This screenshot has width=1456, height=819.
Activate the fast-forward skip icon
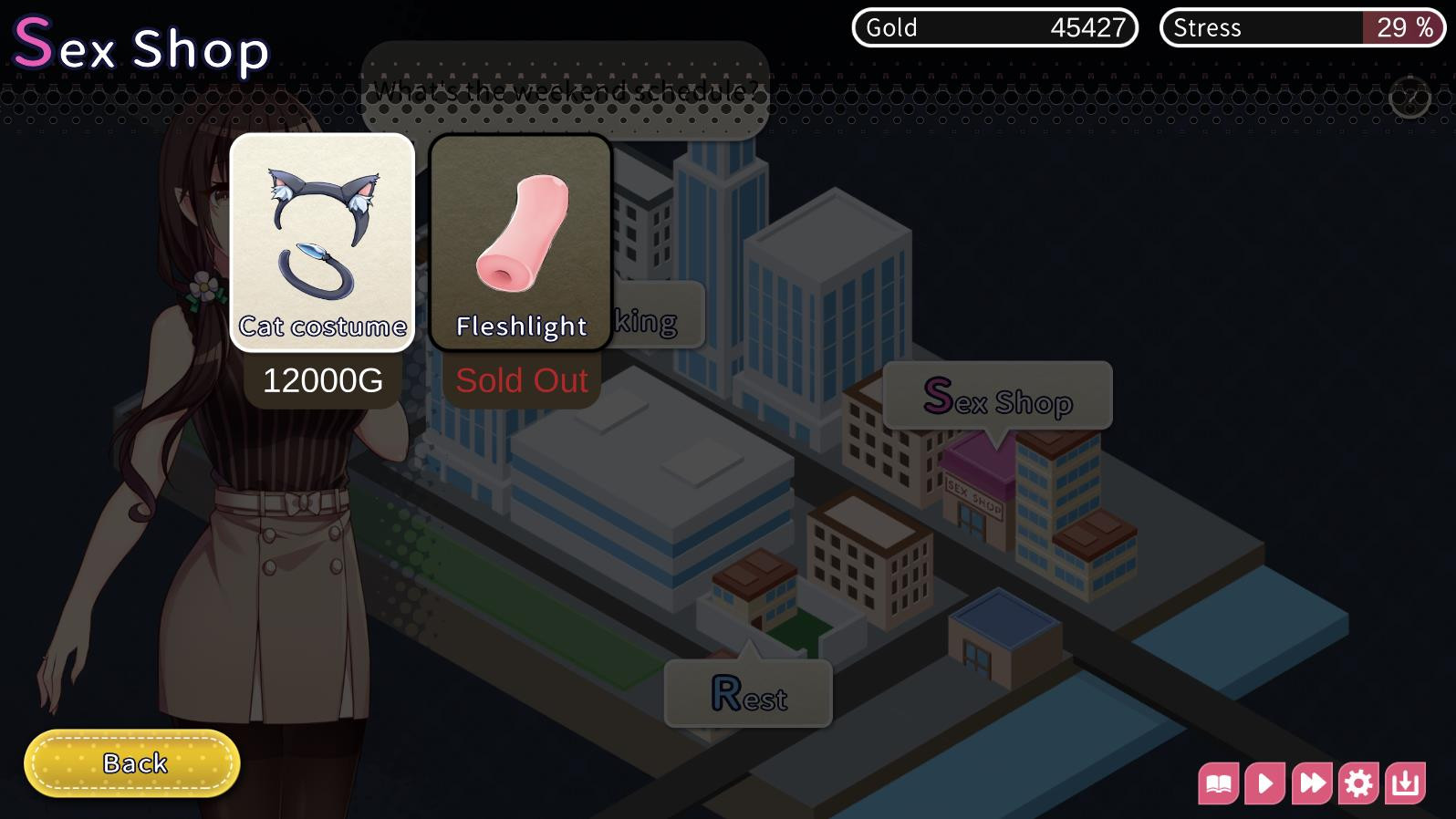[1312, 782]
